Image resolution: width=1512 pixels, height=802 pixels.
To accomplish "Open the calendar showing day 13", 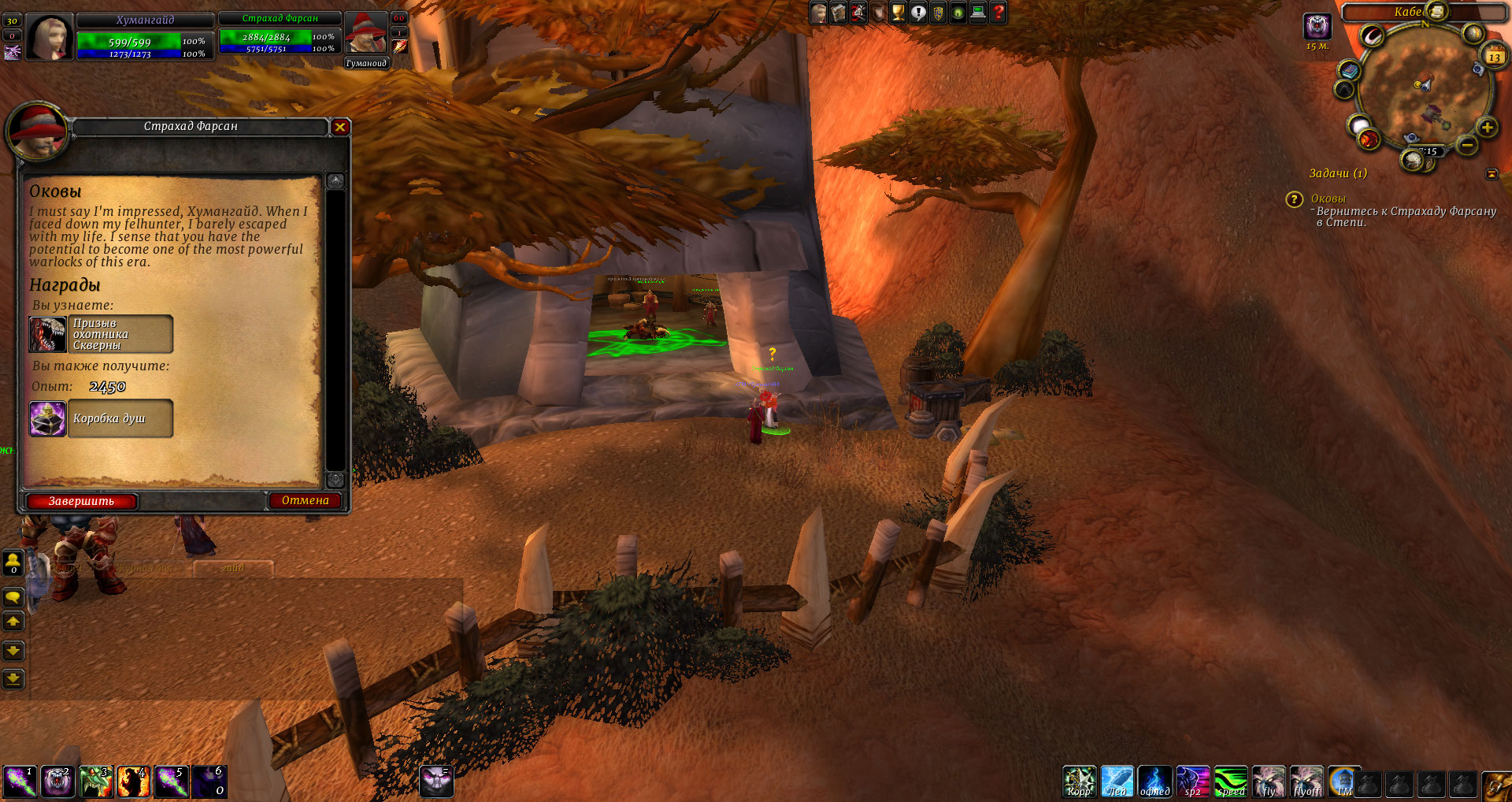I will click(x=1494, y=57).
